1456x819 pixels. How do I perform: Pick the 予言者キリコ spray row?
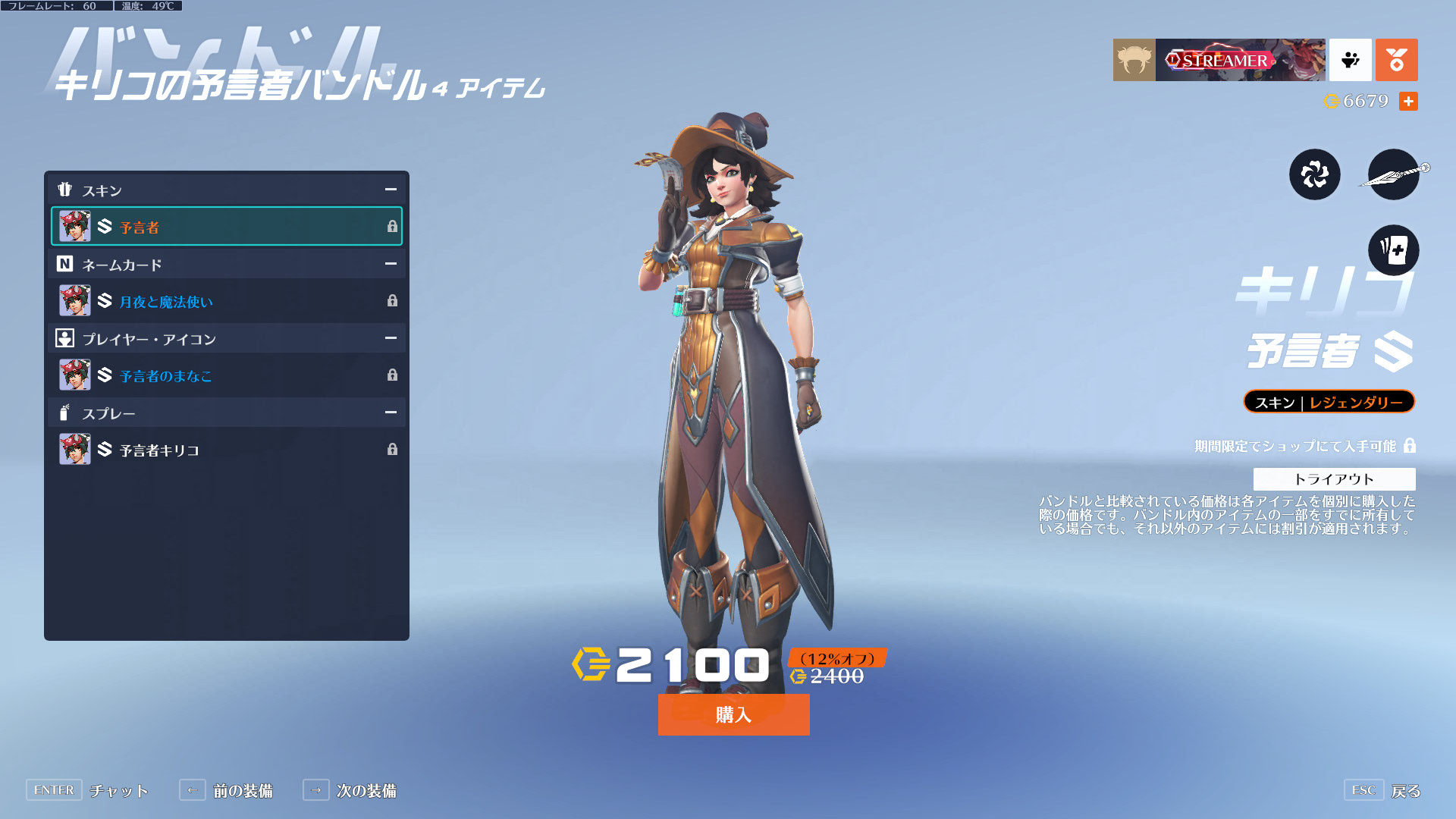point(226,450)
